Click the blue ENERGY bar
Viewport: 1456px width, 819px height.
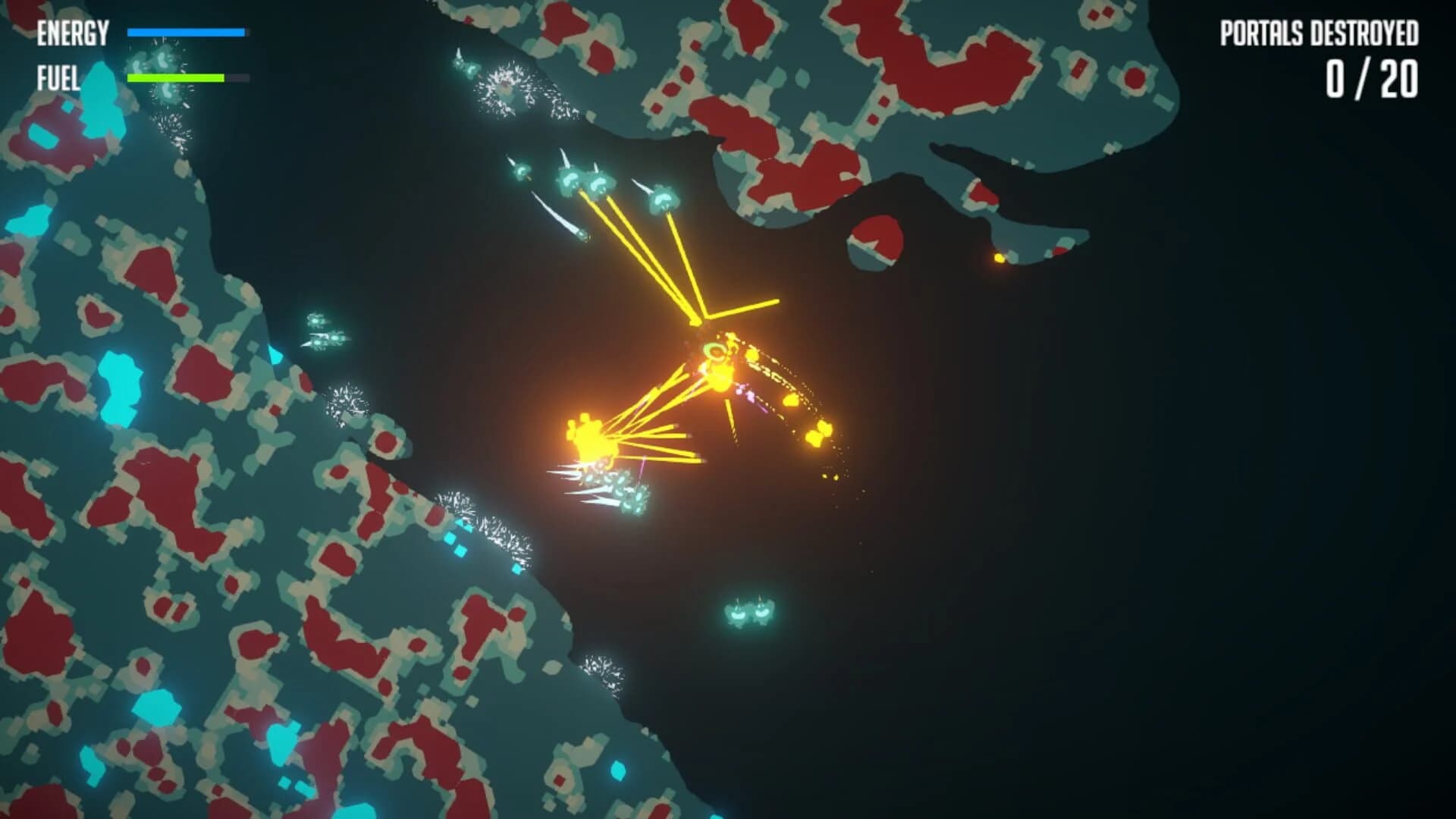point(187,33)
